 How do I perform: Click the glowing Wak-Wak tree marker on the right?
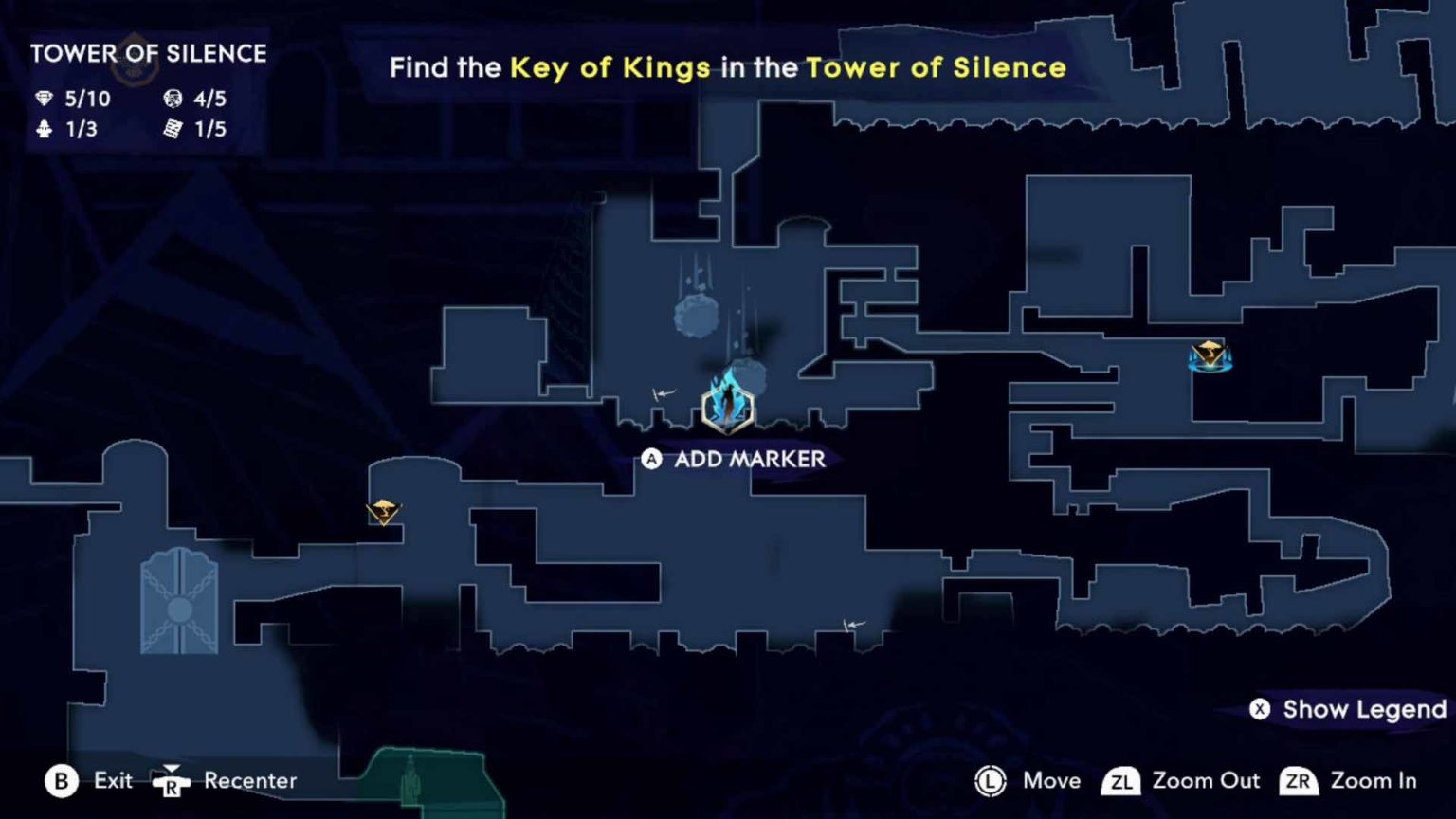(1210, 356)
